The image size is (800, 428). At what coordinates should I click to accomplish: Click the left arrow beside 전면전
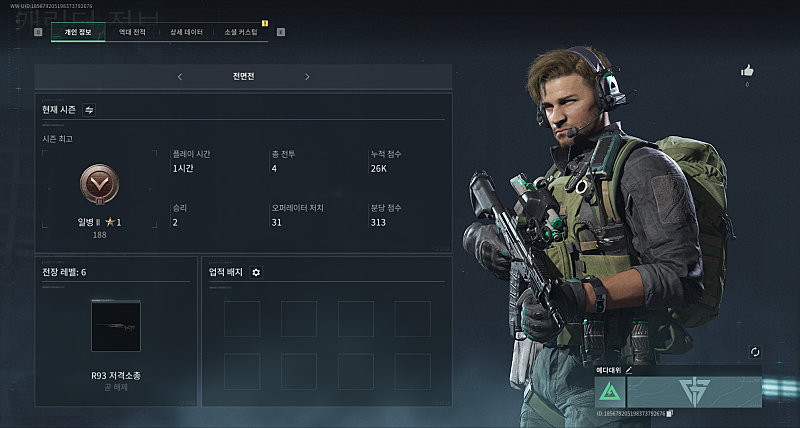point(180,76)
